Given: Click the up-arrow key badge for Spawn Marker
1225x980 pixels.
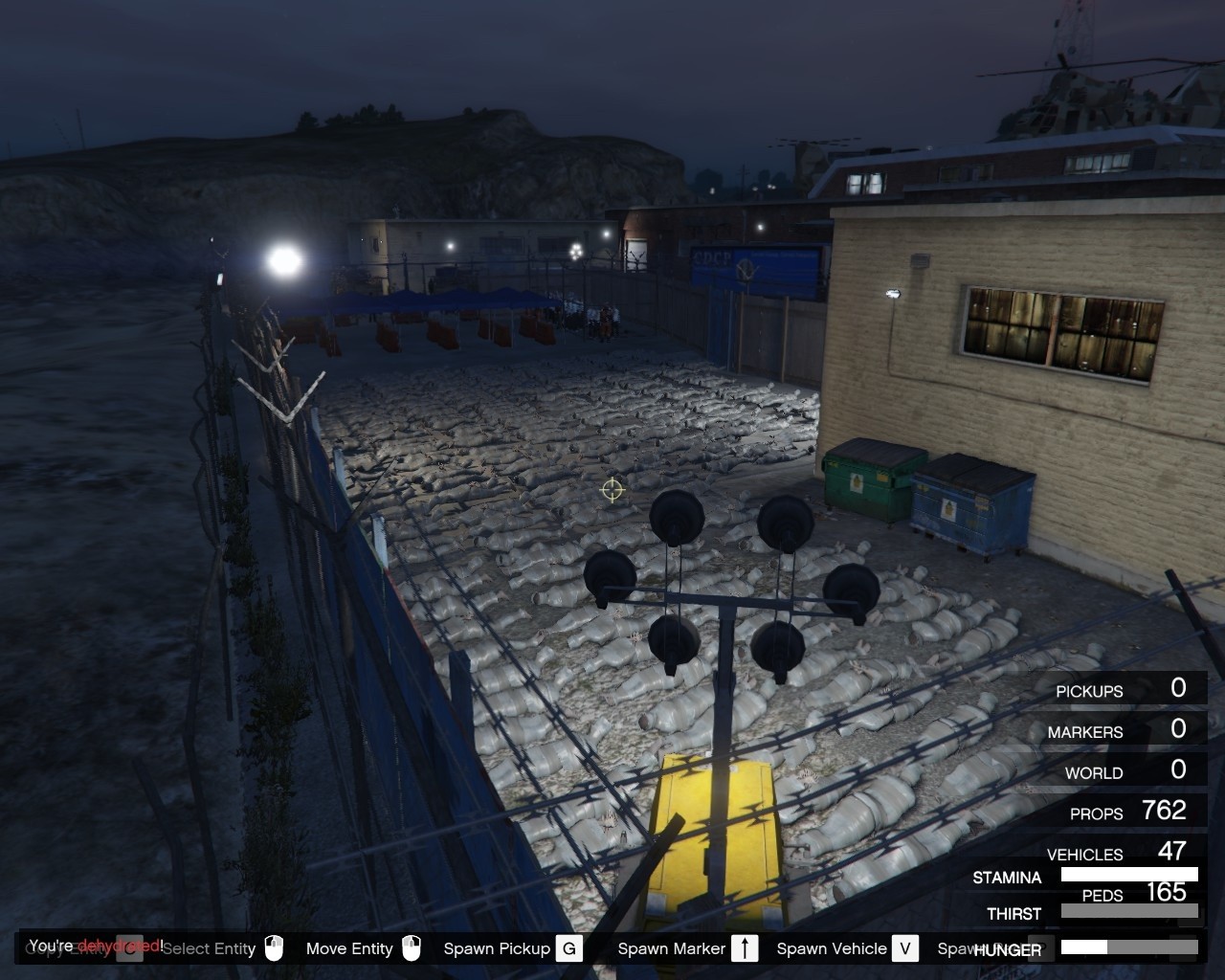Looking at the screenshot, I should point(745,948).
